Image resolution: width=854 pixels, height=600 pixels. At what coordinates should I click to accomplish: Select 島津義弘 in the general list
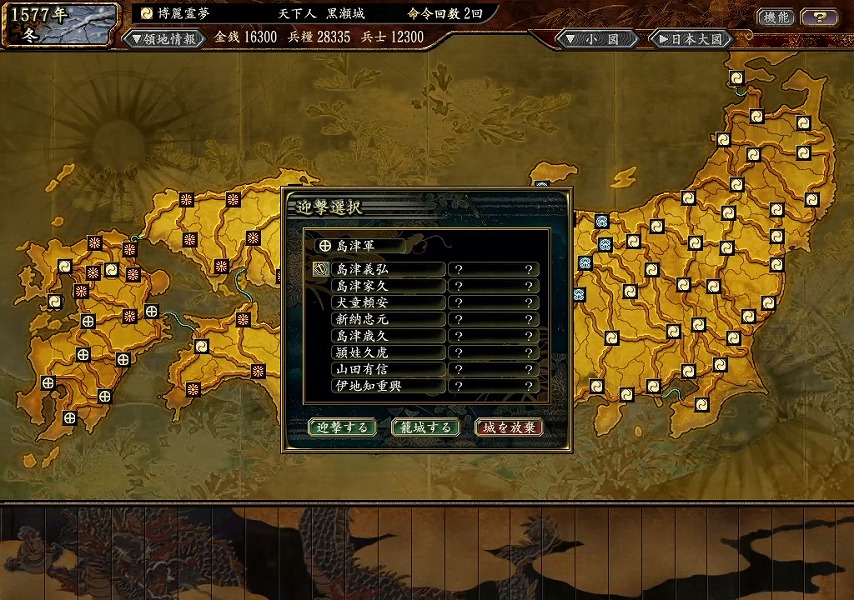387,269
